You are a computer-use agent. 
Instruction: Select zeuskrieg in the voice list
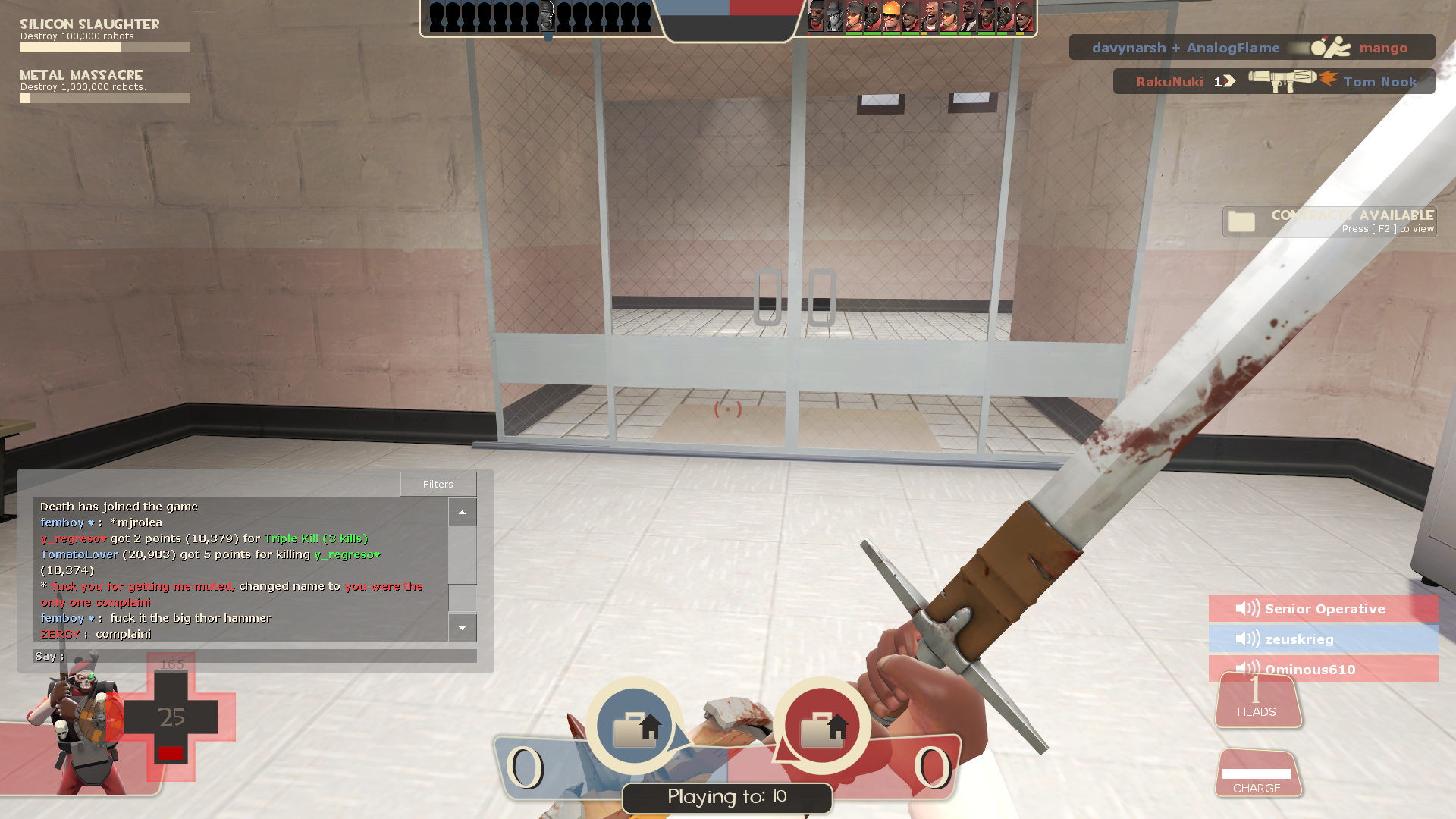(1323, 639)
